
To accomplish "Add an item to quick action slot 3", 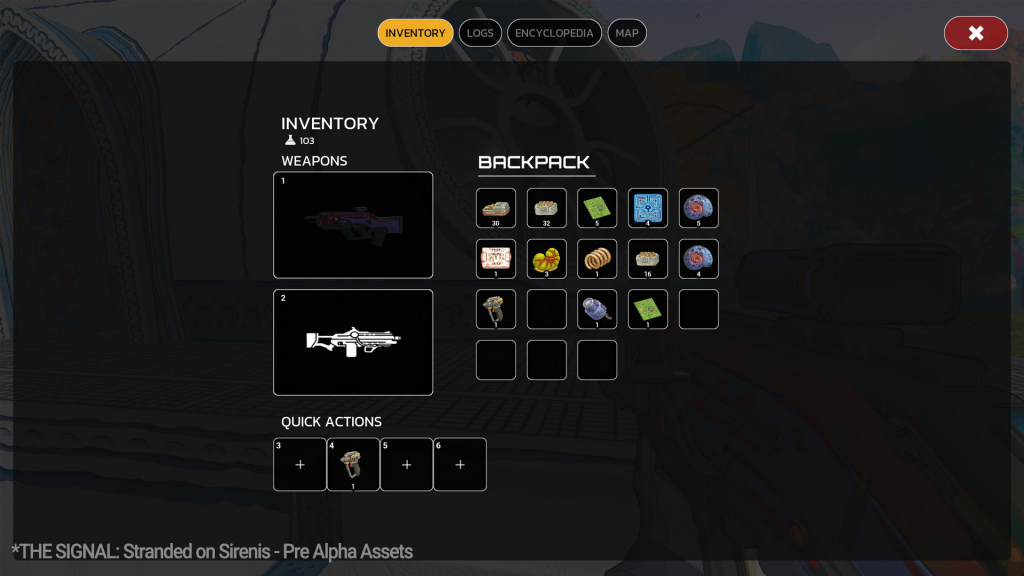I will pos(300,464).
